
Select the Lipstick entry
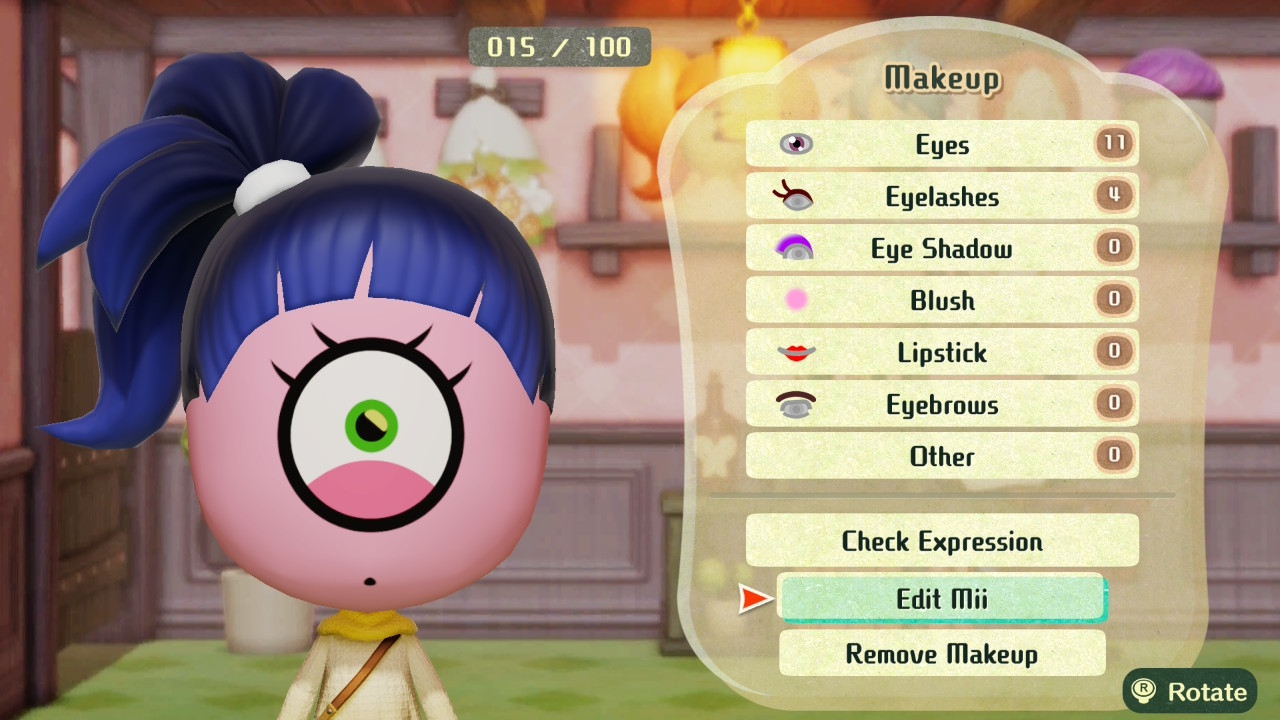point(941,353)
